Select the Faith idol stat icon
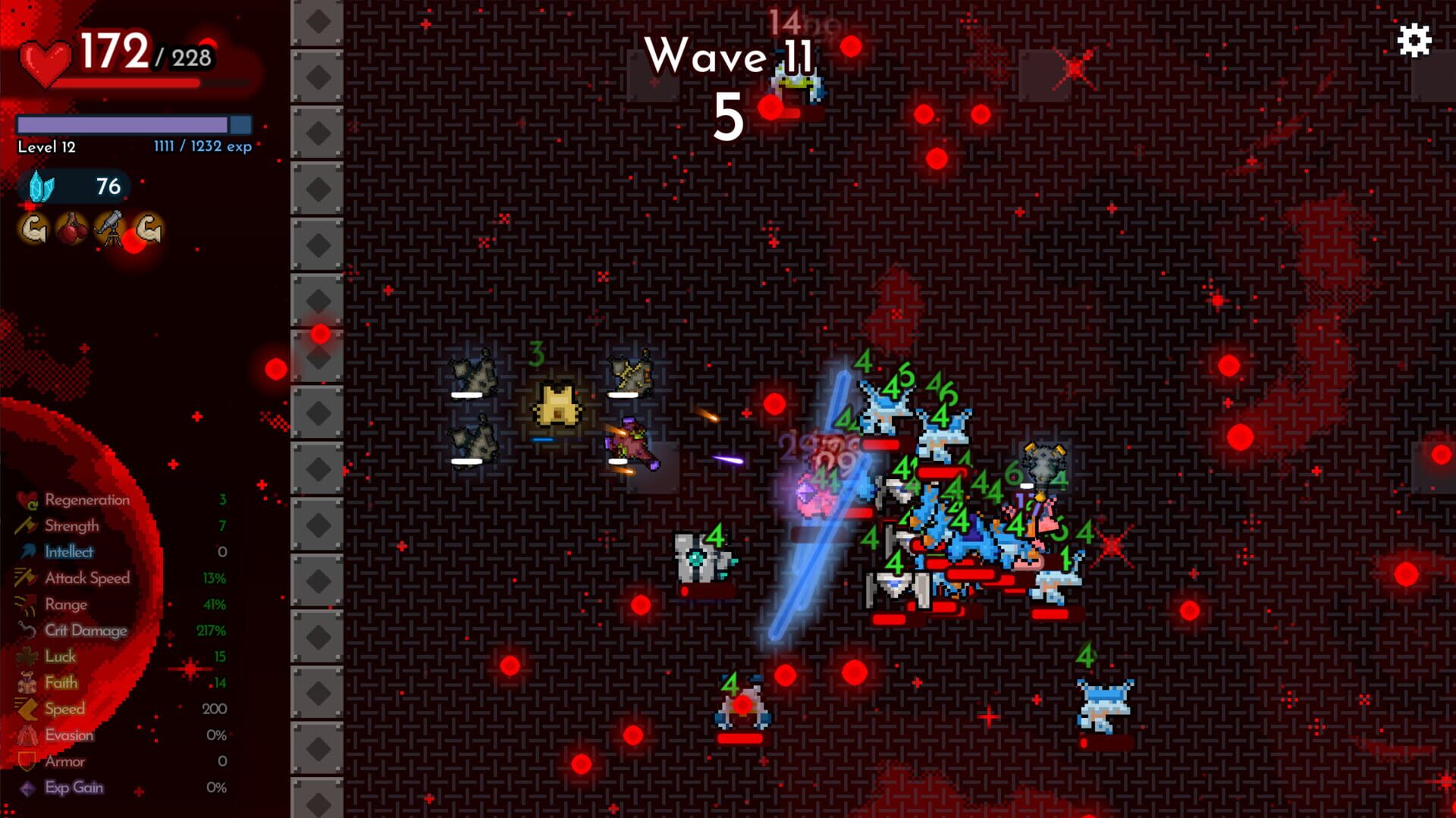 pyautogui.click(x=25, y=682)
